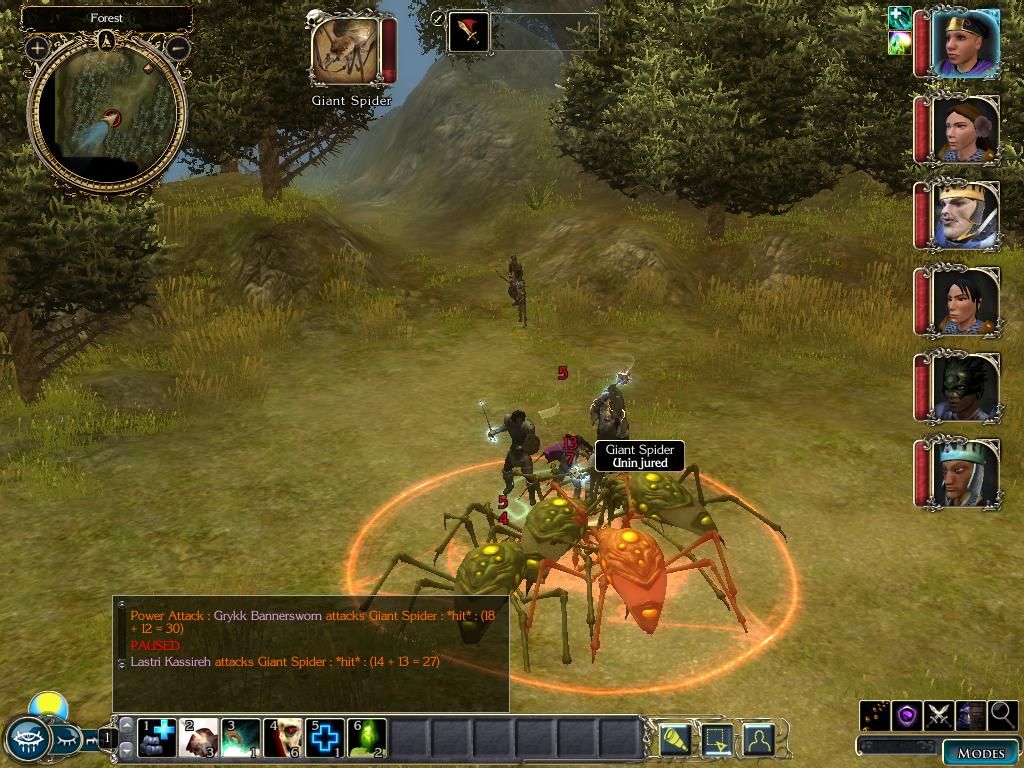Viewport: 1024px width, 768px height.
Task: Open the eye icon main menu button
Action: 27,740
